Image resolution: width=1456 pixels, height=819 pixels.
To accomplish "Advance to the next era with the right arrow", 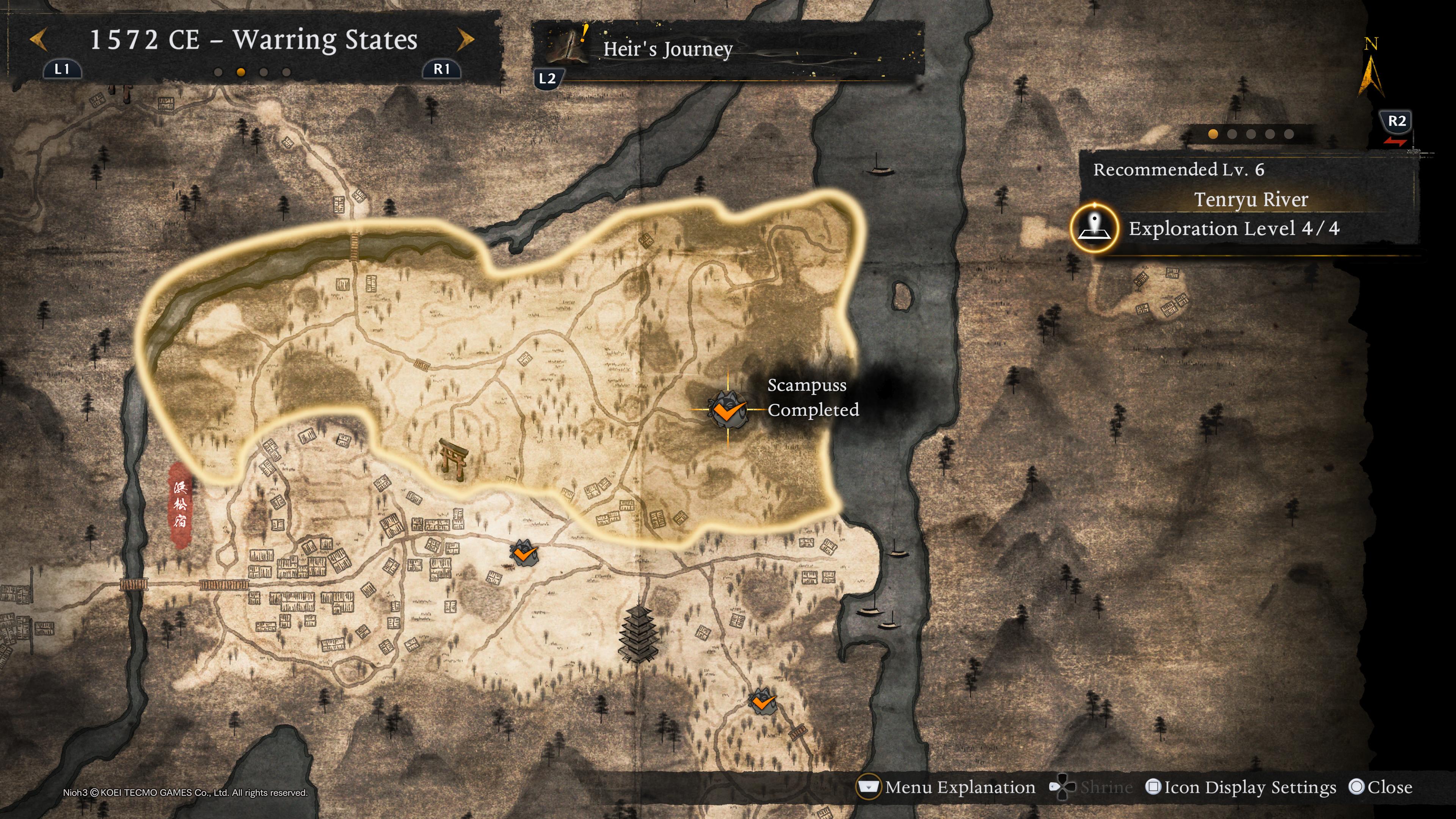I will click(x=465, y=40).
